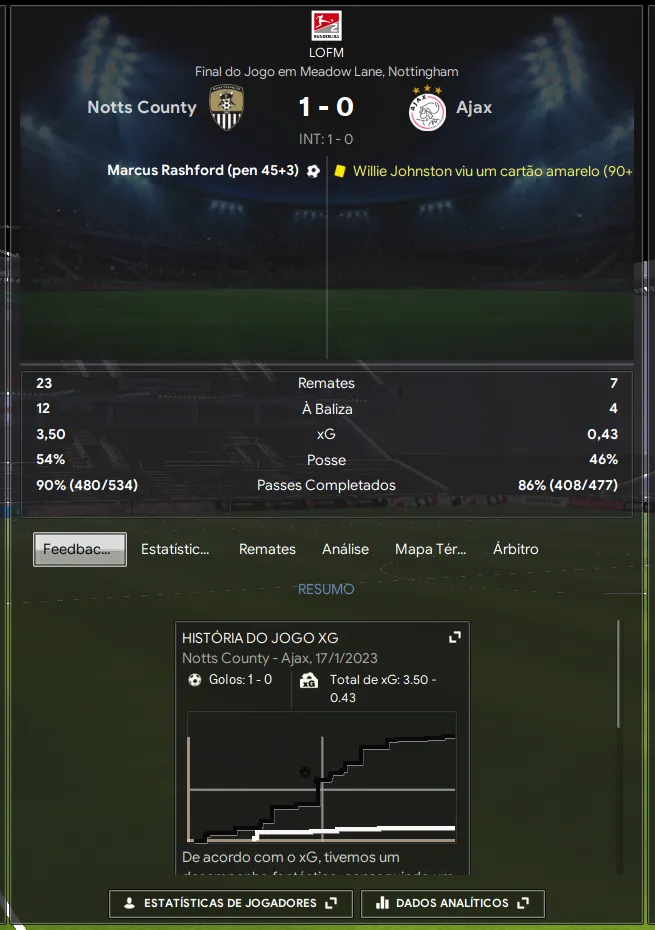Image resolution: width=655 pixels, height=930 pixels.
Task: Open the Remates tab
Action: 267,549
